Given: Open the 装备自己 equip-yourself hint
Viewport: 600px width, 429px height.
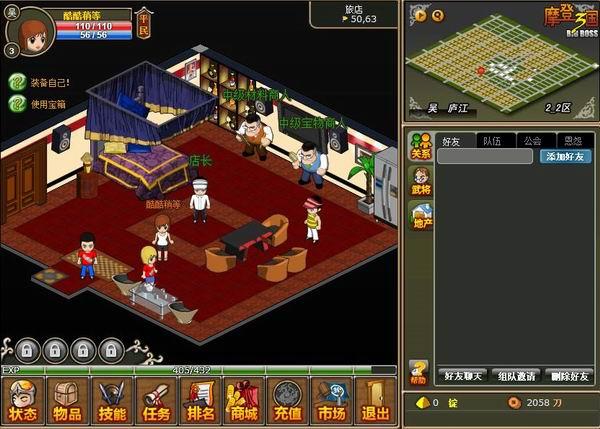Looking at the screenshot, I should (47, 83).
